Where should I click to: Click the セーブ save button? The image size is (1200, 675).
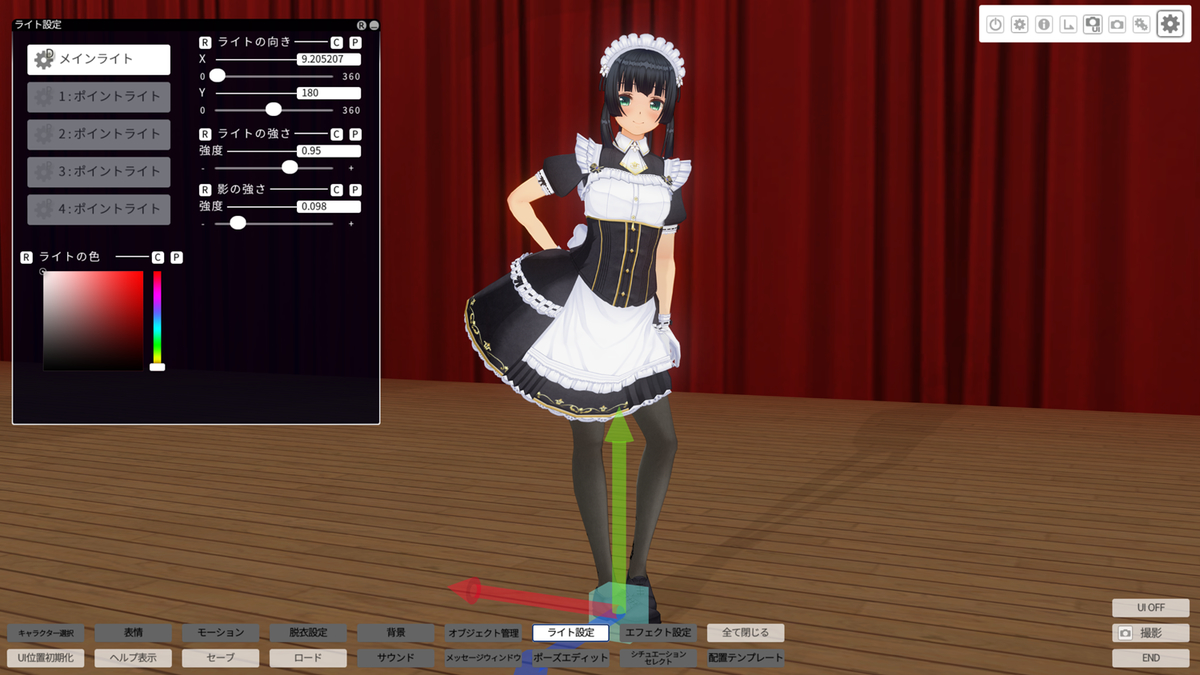tap(221, 658)
